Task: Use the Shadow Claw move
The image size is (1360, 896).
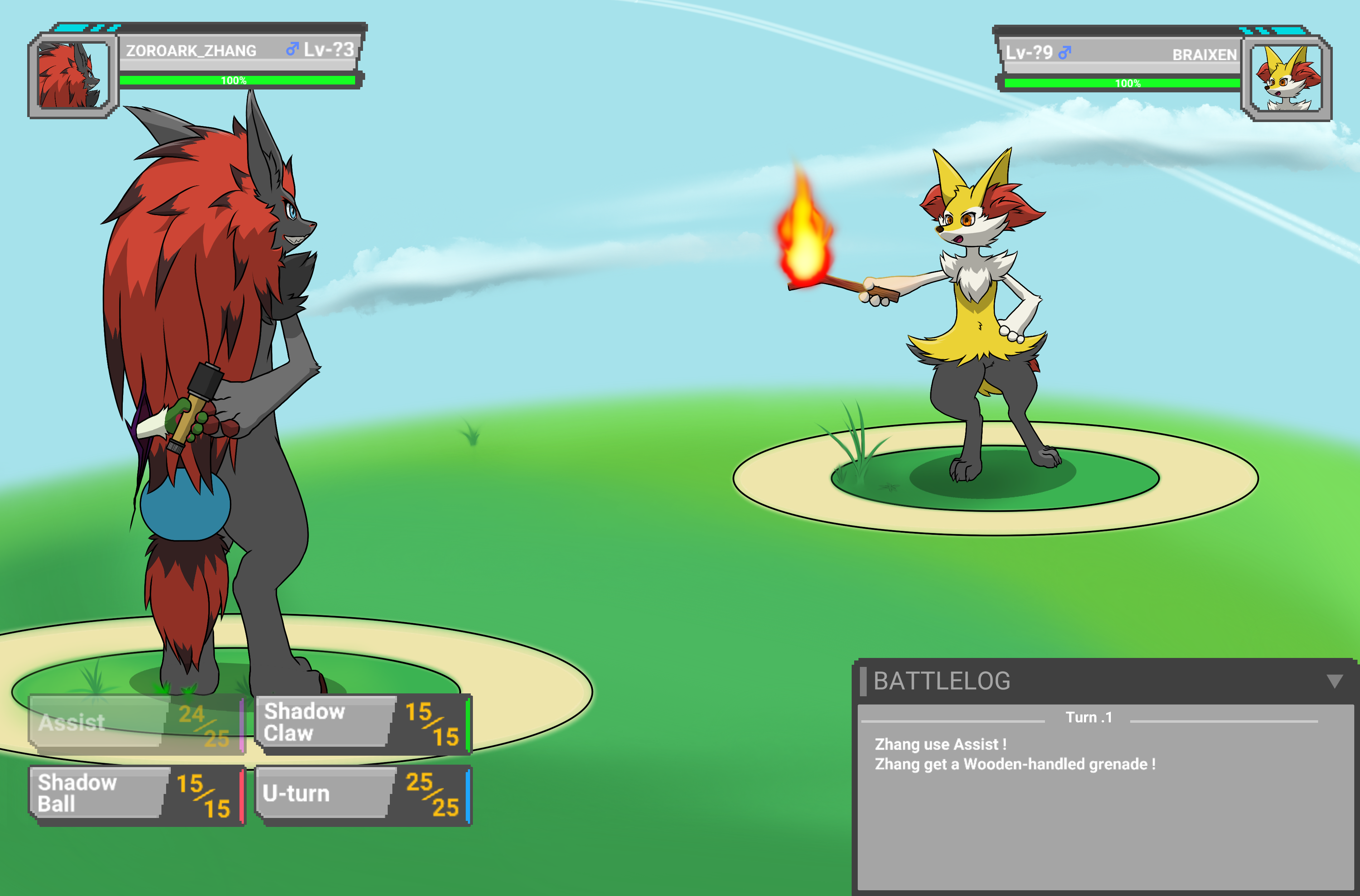Action: (x=362, y=723)
